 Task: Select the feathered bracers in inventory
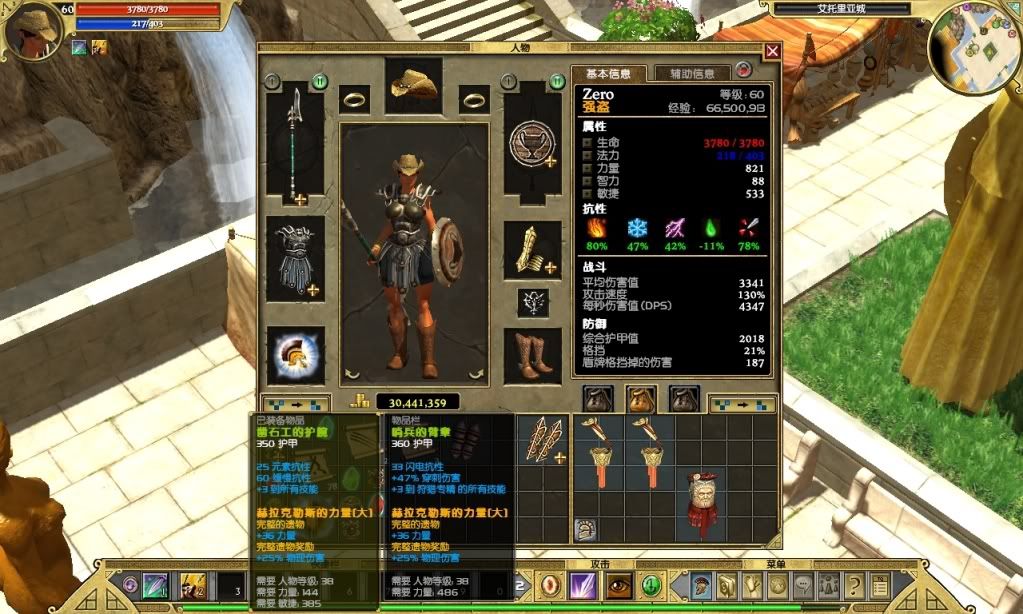click(546, 439)
